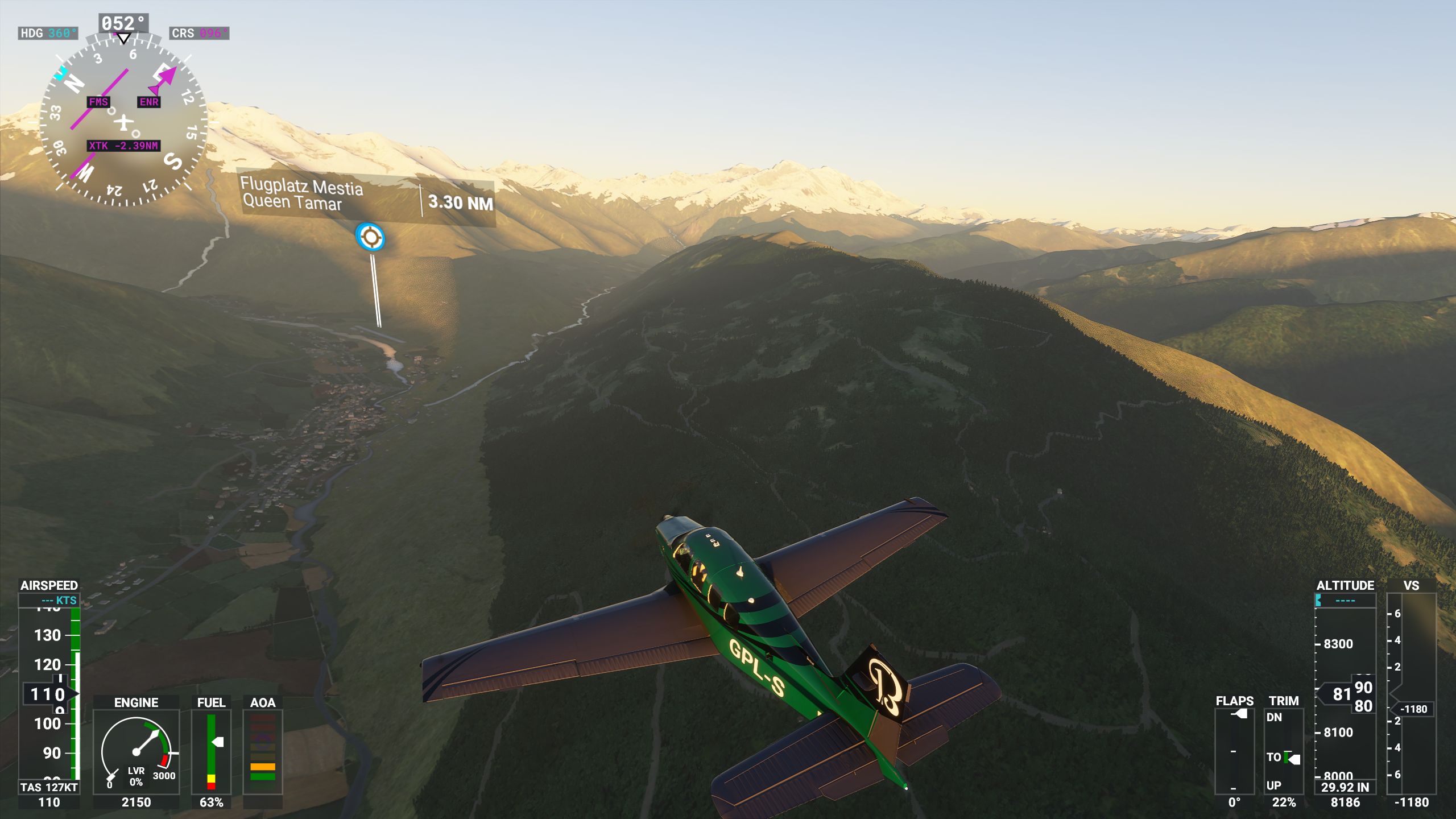Select the Flugplatz Mestia Queen Tamar label

point(301,195)
